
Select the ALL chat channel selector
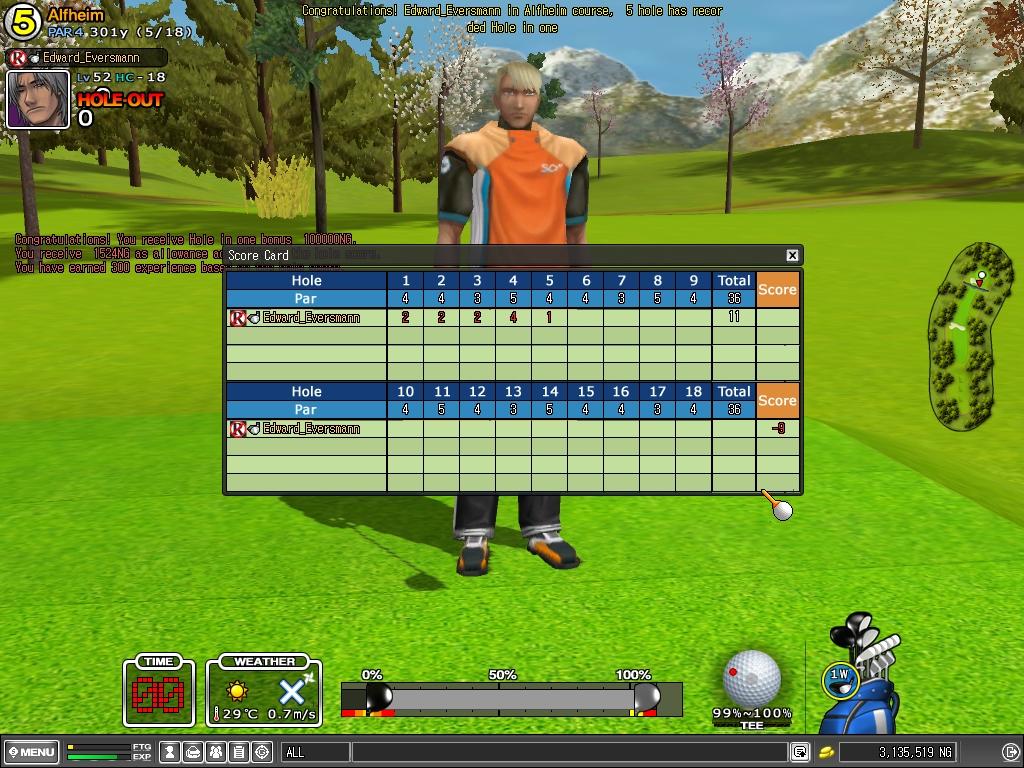315,752
